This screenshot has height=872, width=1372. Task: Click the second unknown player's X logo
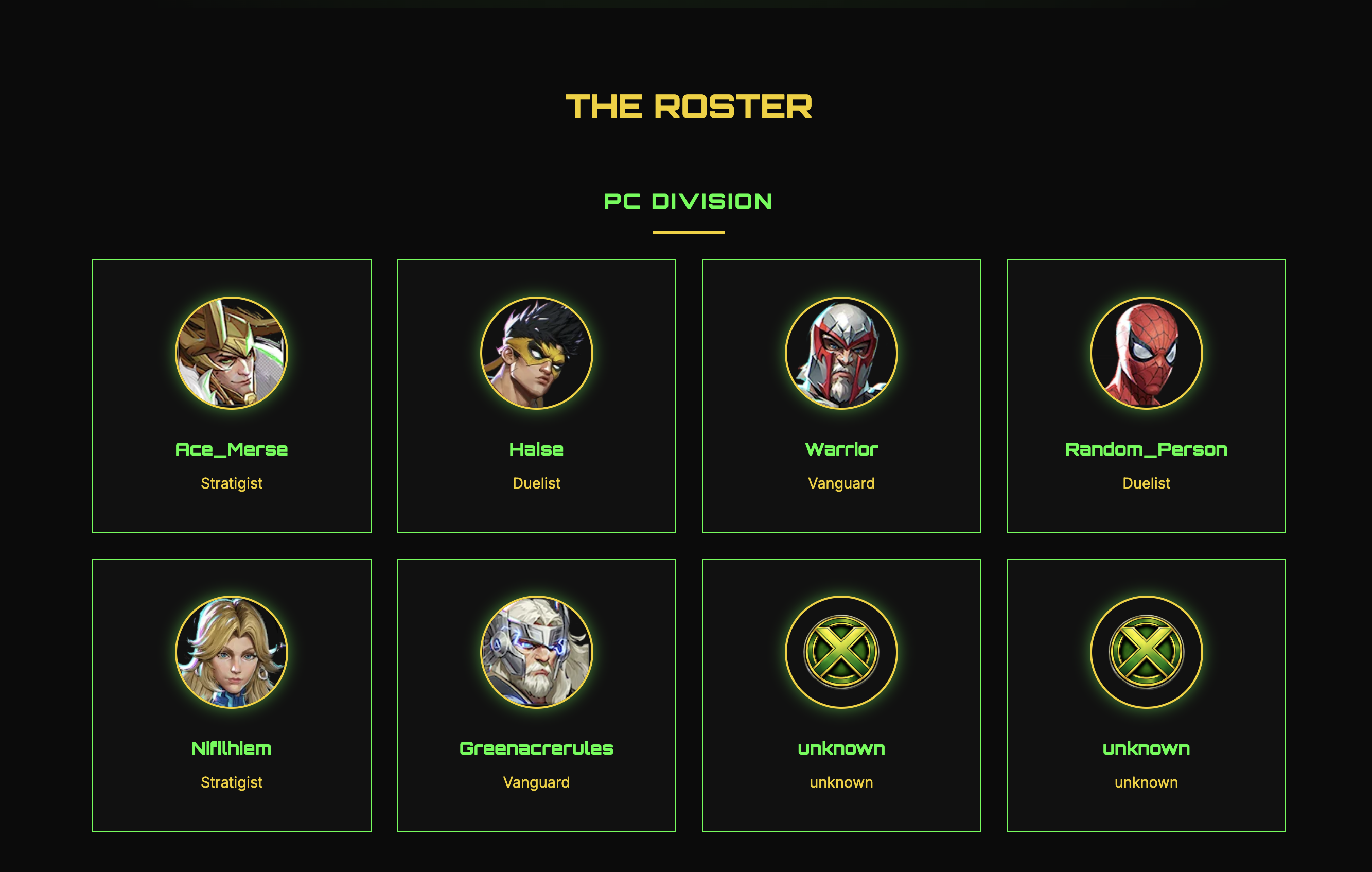click(1146, 653)
